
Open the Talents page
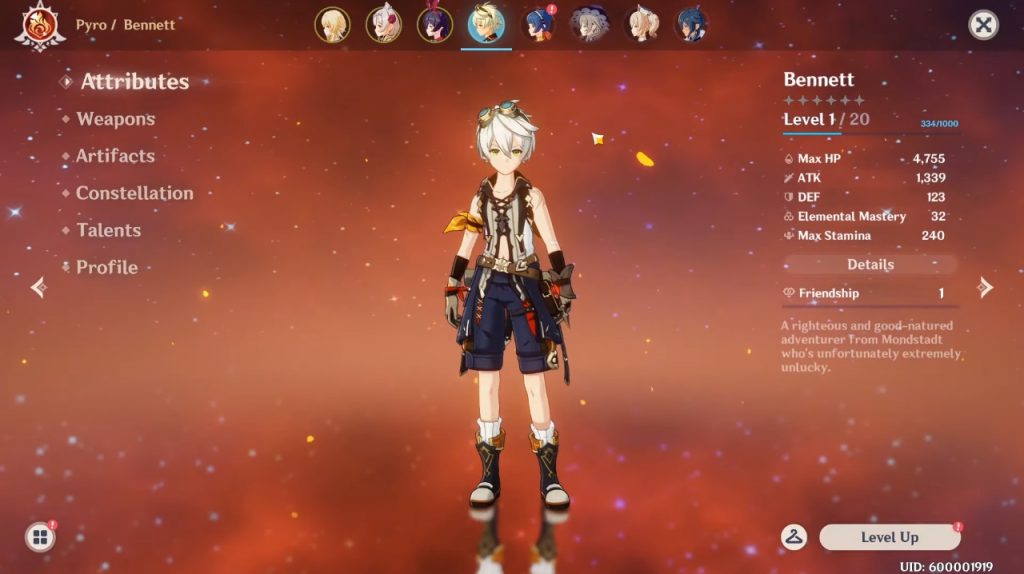(x=108, y=230)
